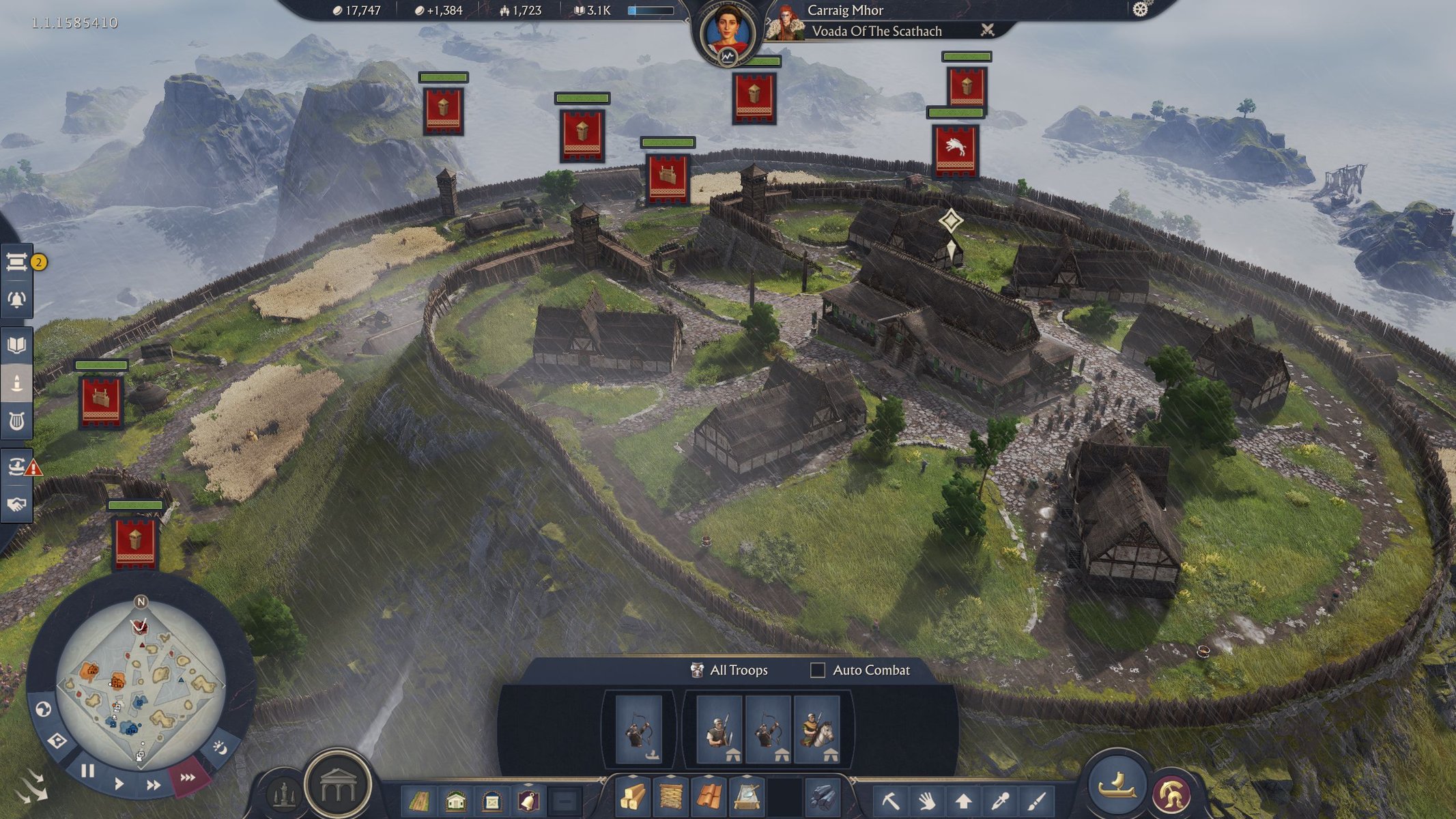Select the archer unit card with ship icon

[x=639, y=729]
